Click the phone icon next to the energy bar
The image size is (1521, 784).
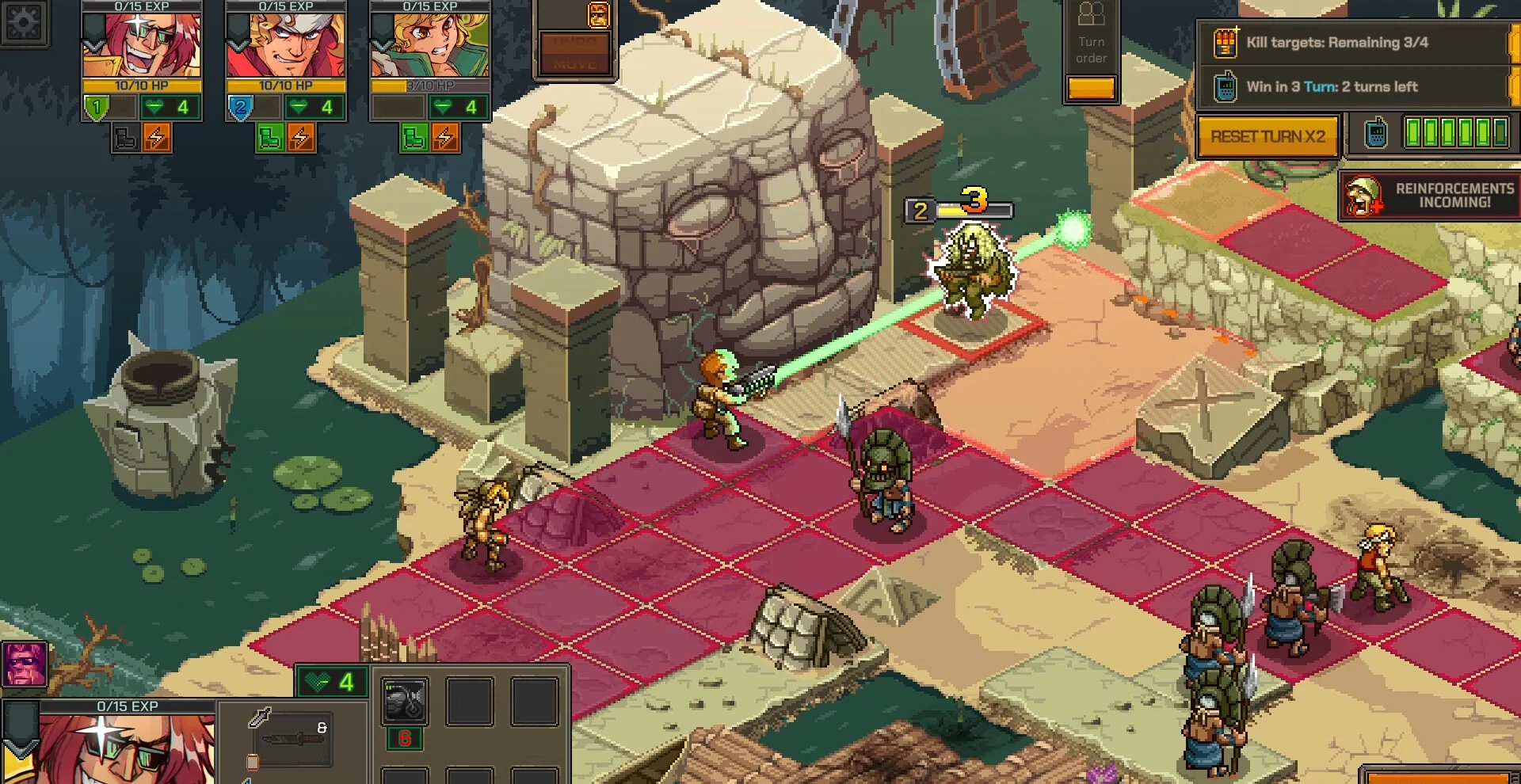point(1376,134)
